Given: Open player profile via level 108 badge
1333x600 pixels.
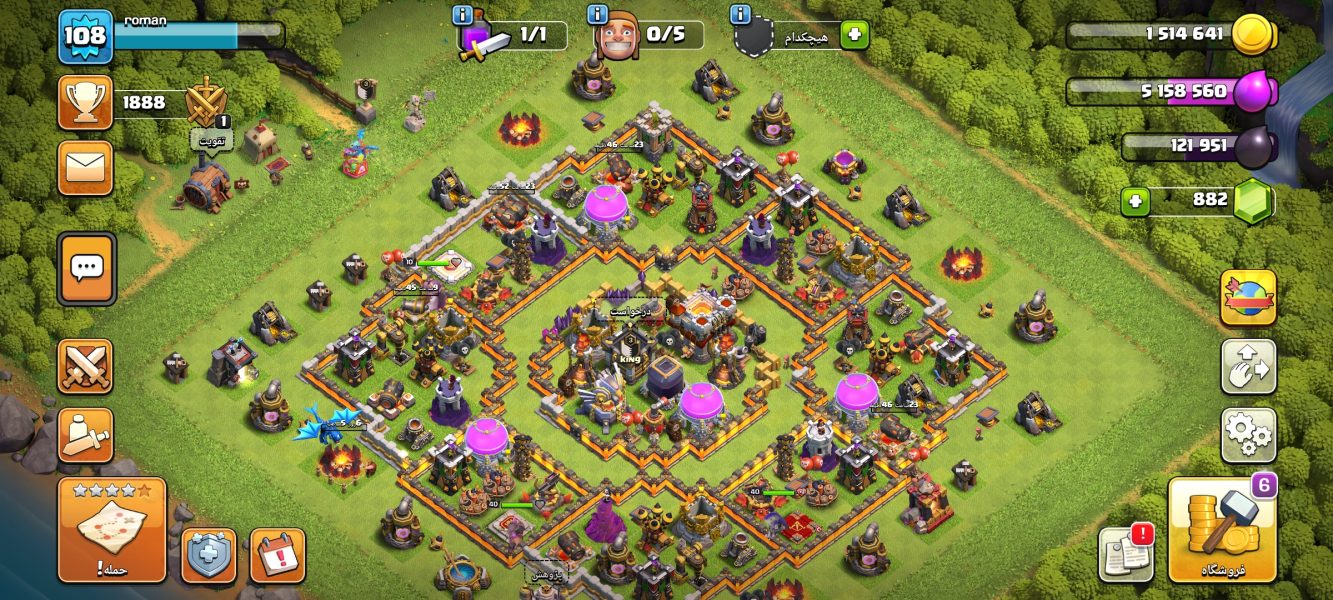Looking at the screenshot, I should click(x=85, y=37).
